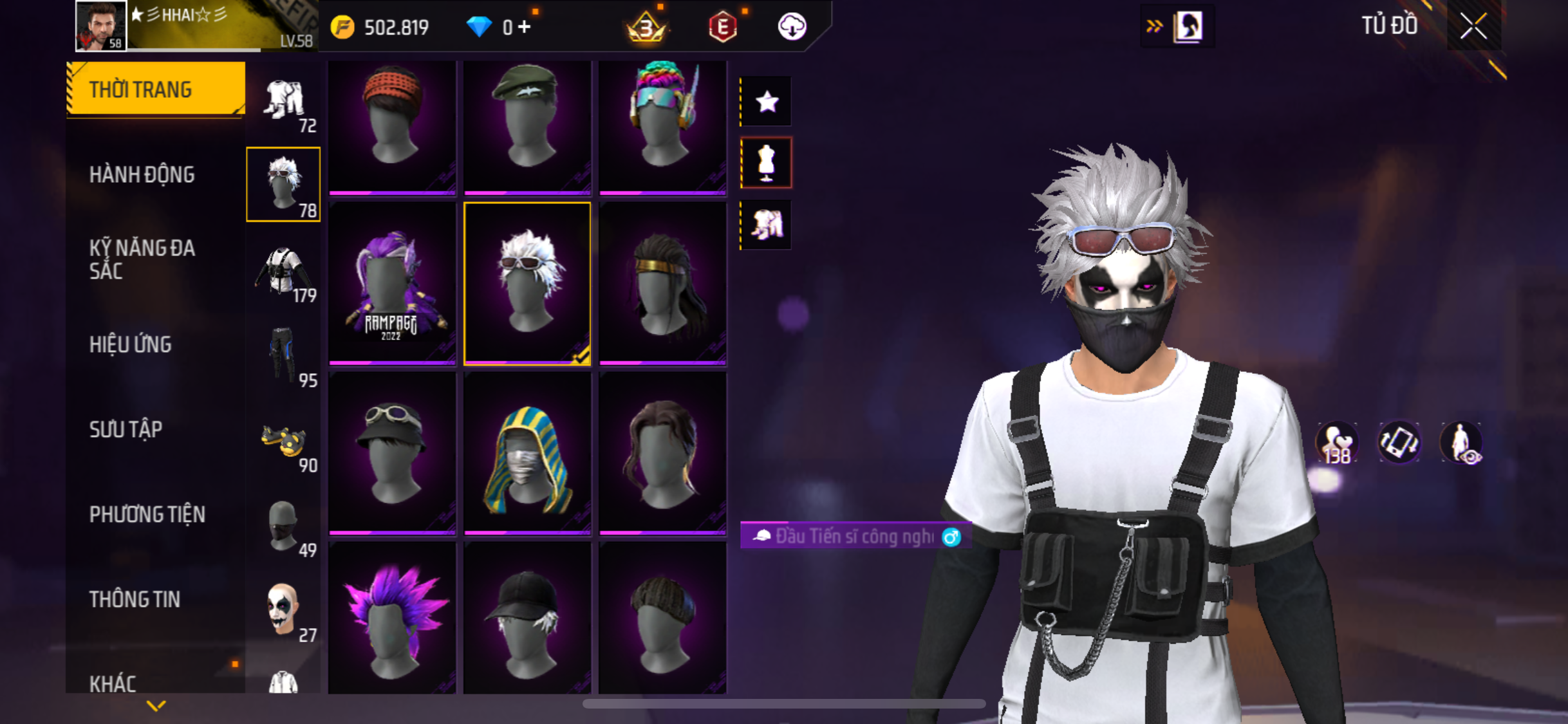This screenshot has height=724, width=1568.
Task: Select the Rampage 2022 purple hair item
Action: 392,284
